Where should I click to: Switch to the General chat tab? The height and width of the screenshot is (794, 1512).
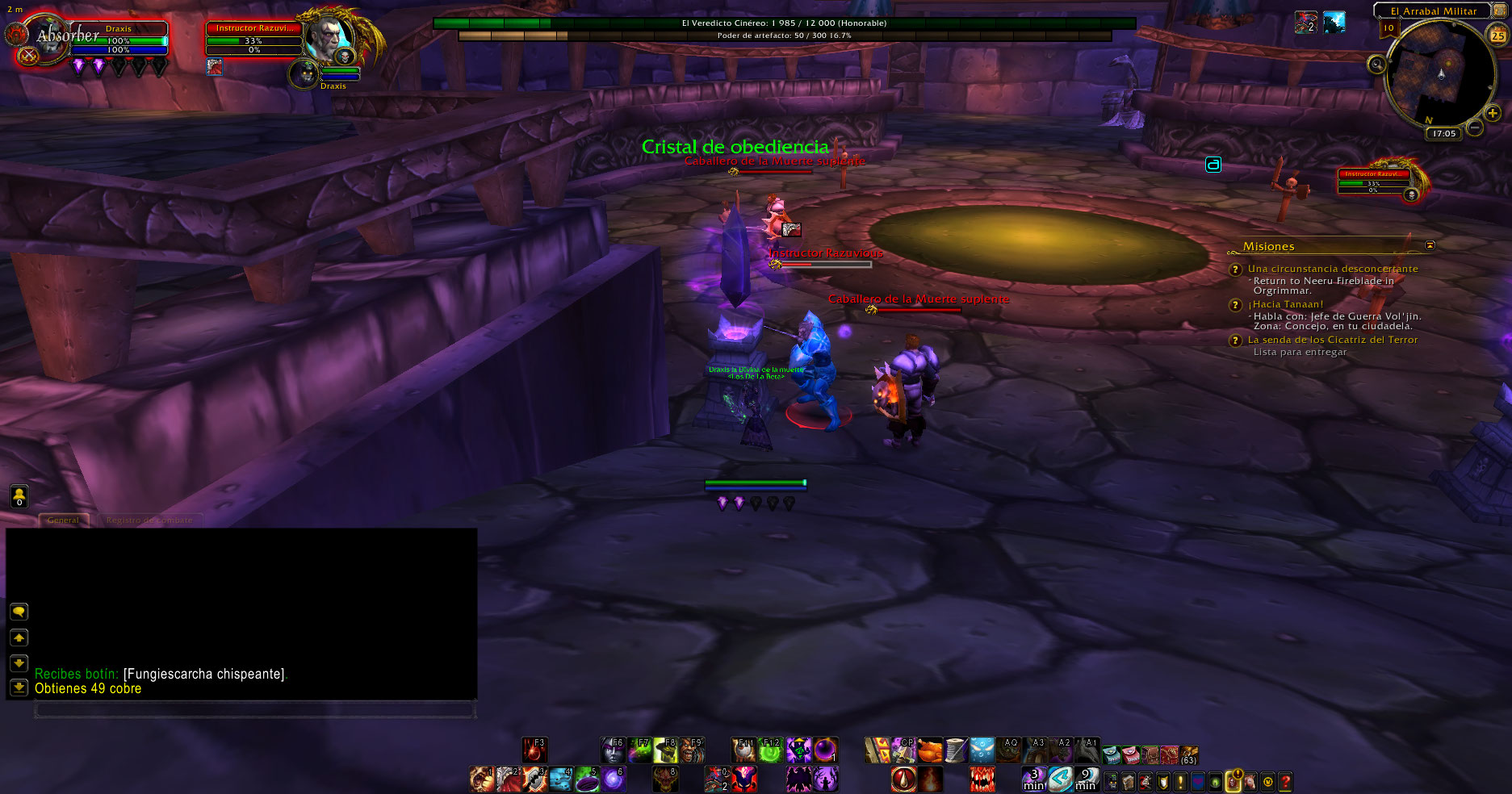click(x=63, y=520)
